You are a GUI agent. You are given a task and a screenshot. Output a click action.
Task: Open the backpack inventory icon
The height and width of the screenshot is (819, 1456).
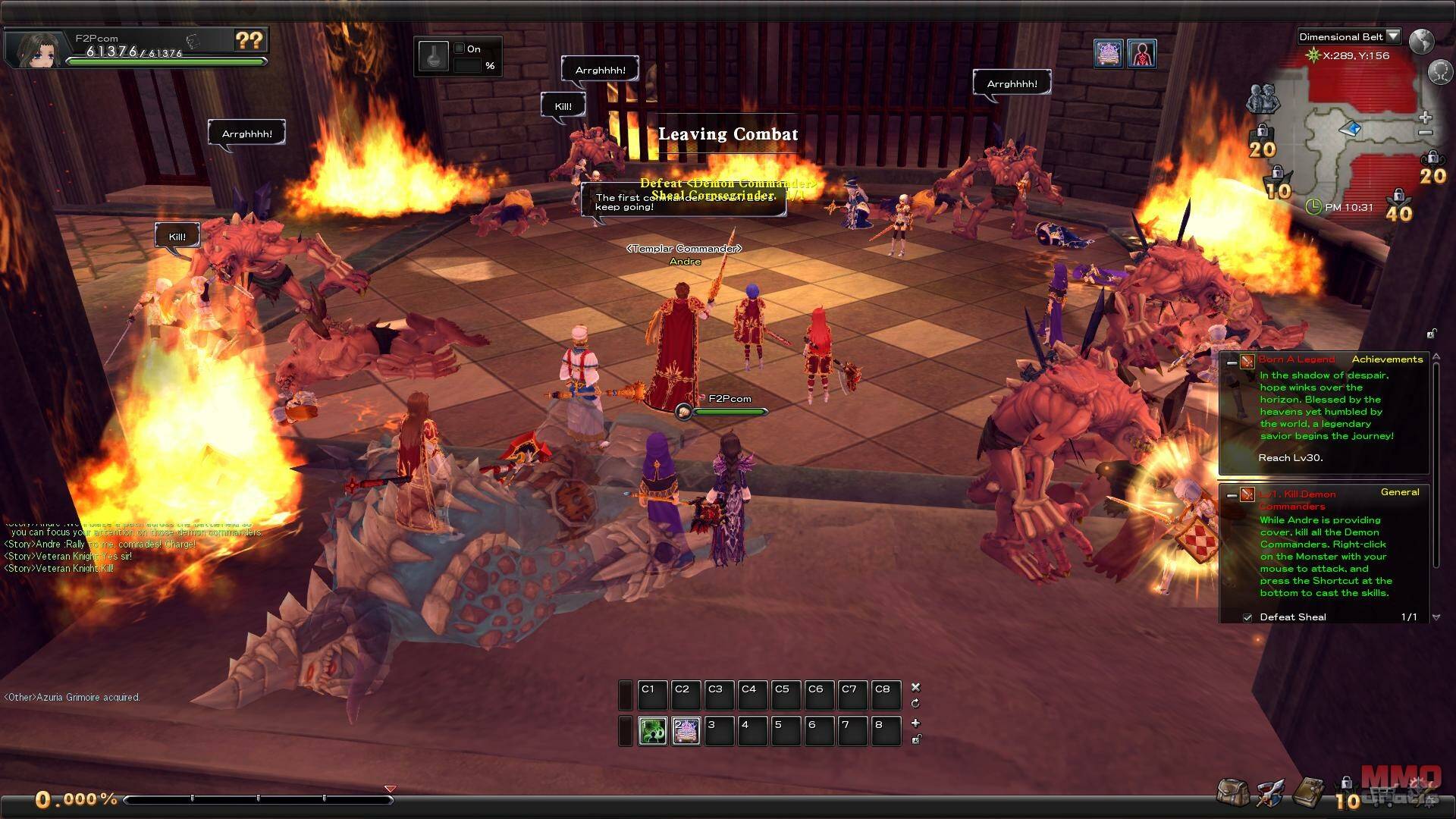(1232, 792)
